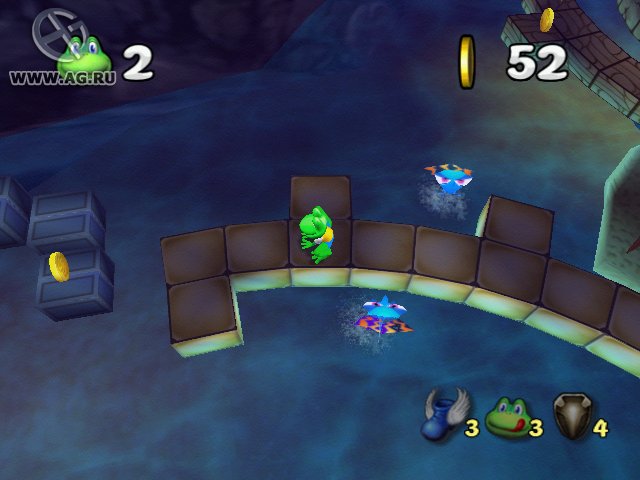Select the gold coin counter icon
The height and width of the screenshot is (480, 640).
467,61
